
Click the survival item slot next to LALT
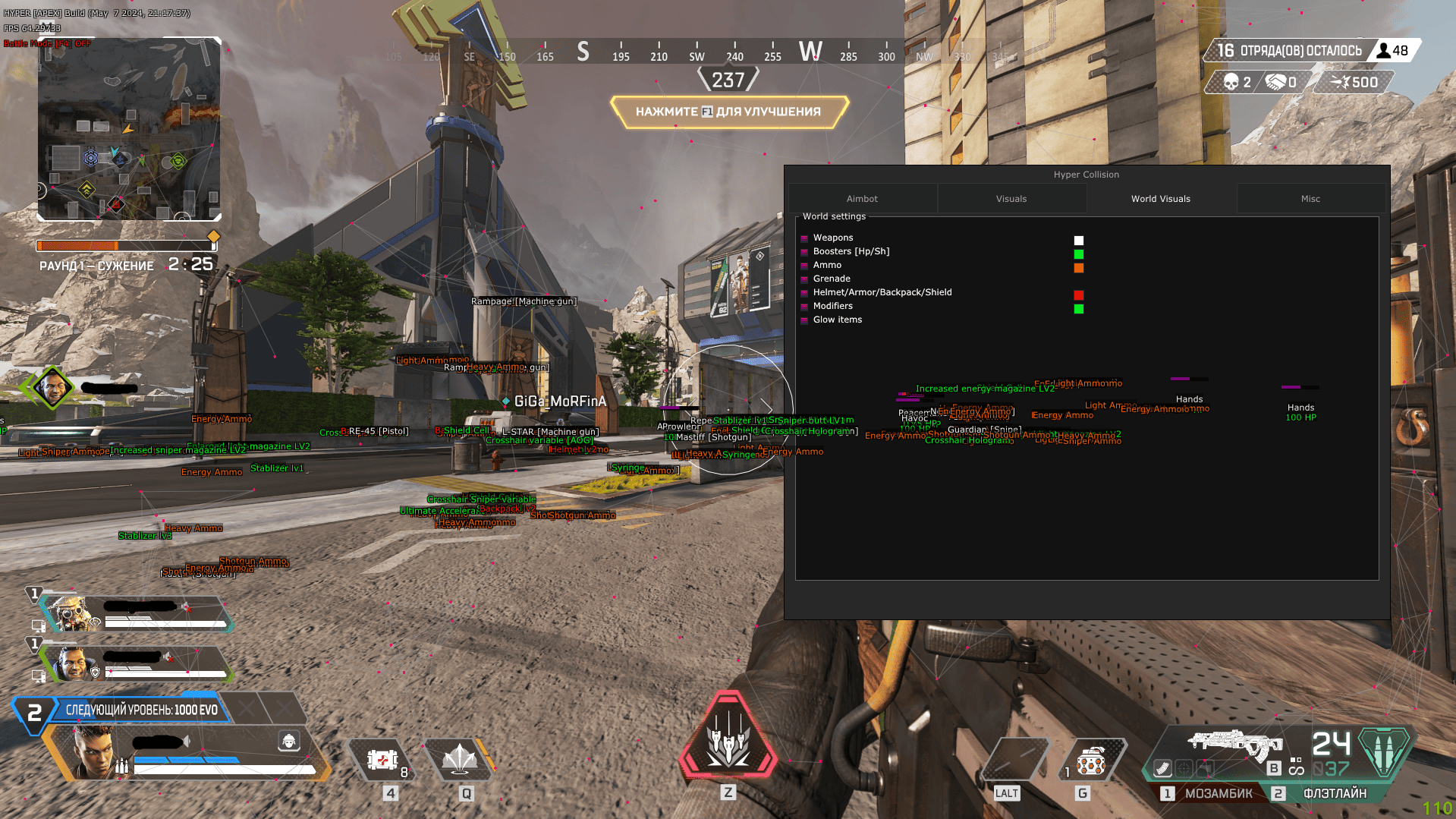click(x=1014, y=760)
